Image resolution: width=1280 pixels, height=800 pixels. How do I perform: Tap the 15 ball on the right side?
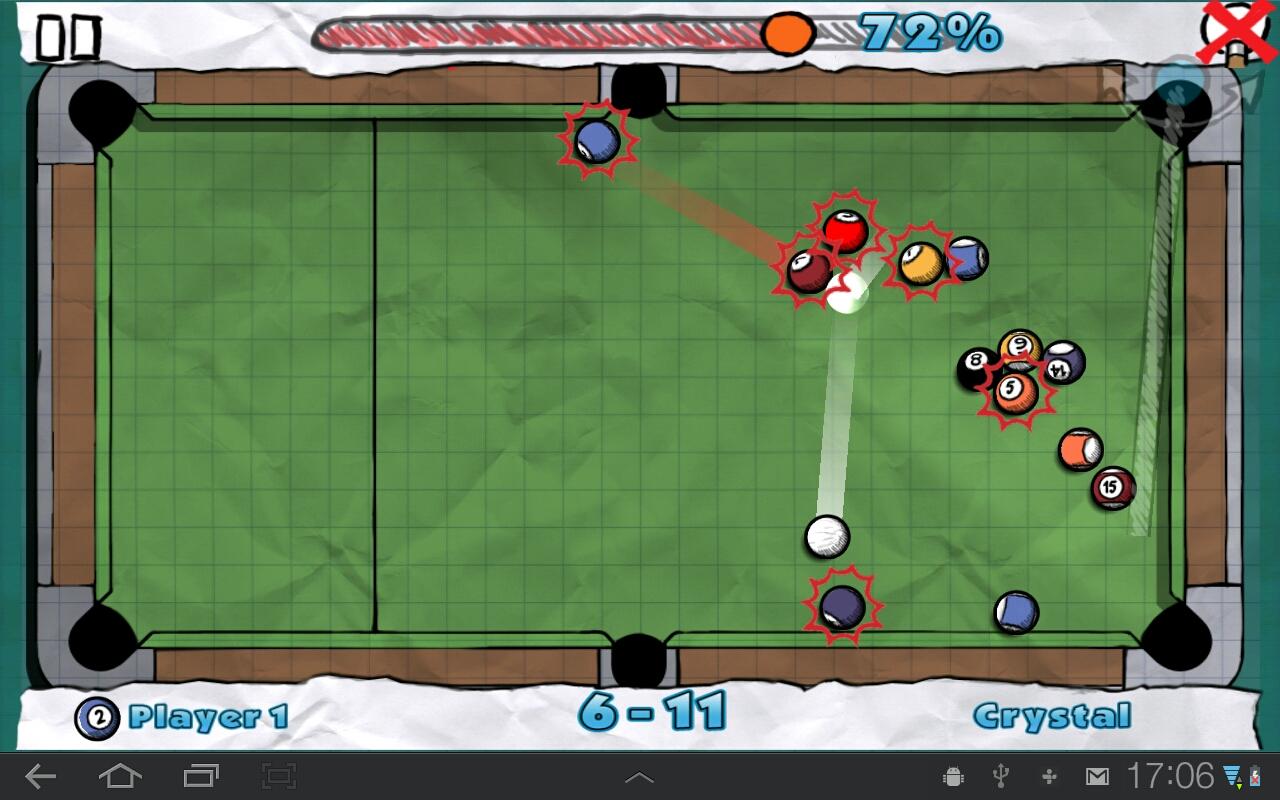point(1110,487)
